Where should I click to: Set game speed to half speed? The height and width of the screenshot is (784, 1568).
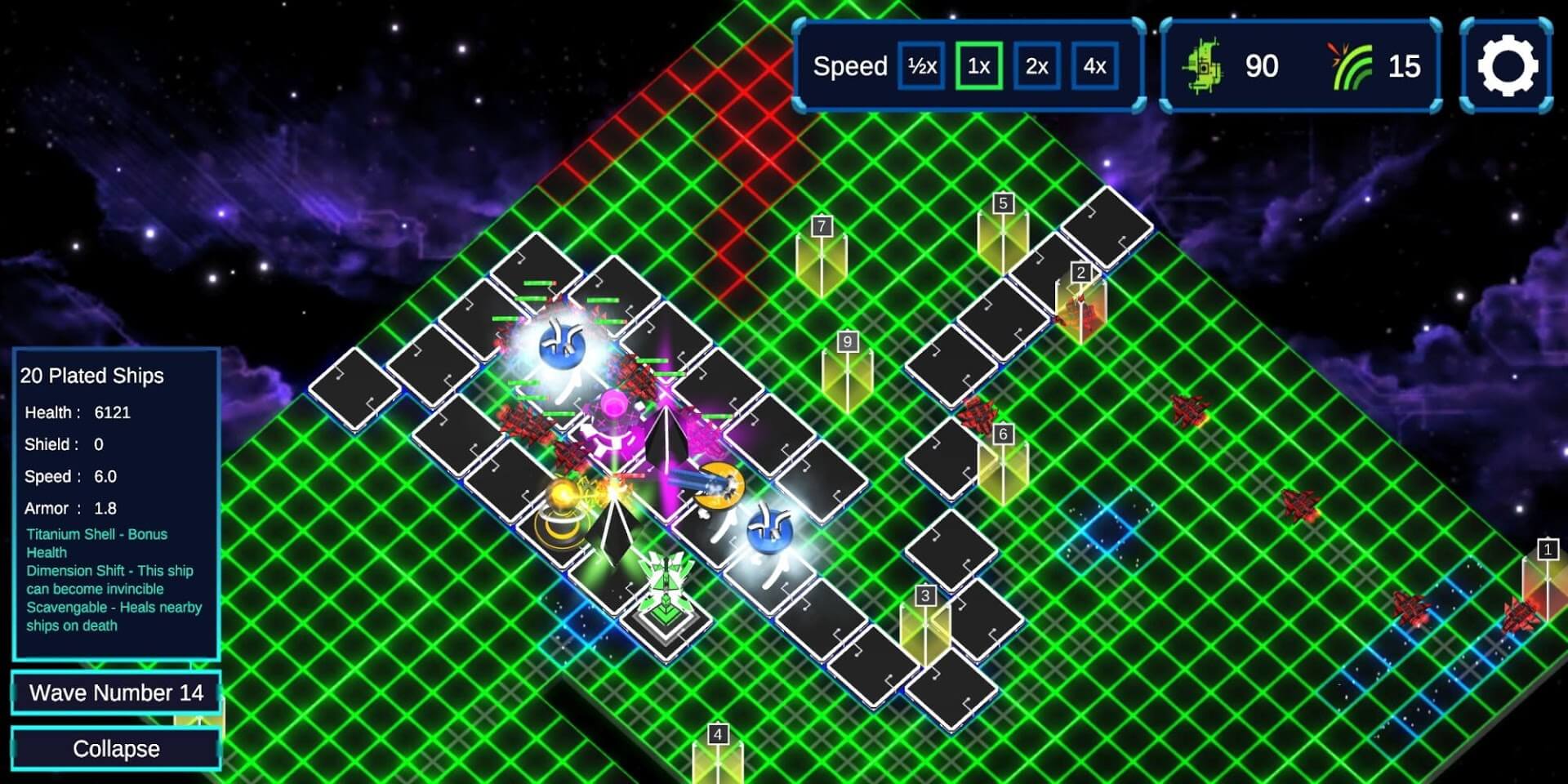[920, 67]
